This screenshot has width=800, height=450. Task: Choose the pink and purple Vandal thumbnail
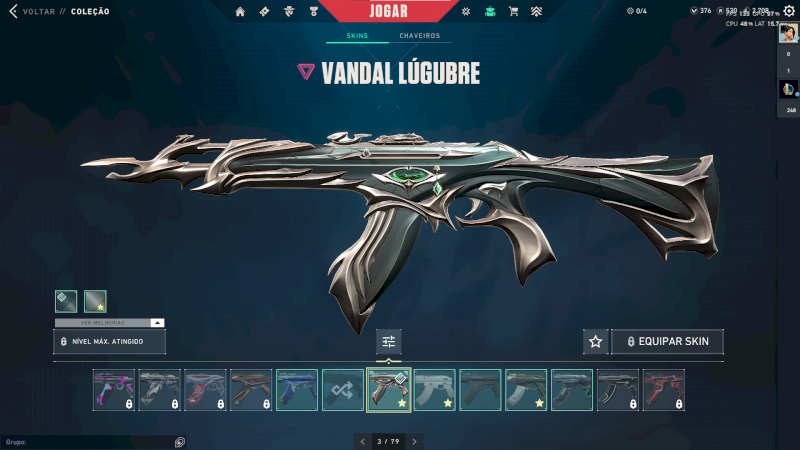[x=113, y=390]
